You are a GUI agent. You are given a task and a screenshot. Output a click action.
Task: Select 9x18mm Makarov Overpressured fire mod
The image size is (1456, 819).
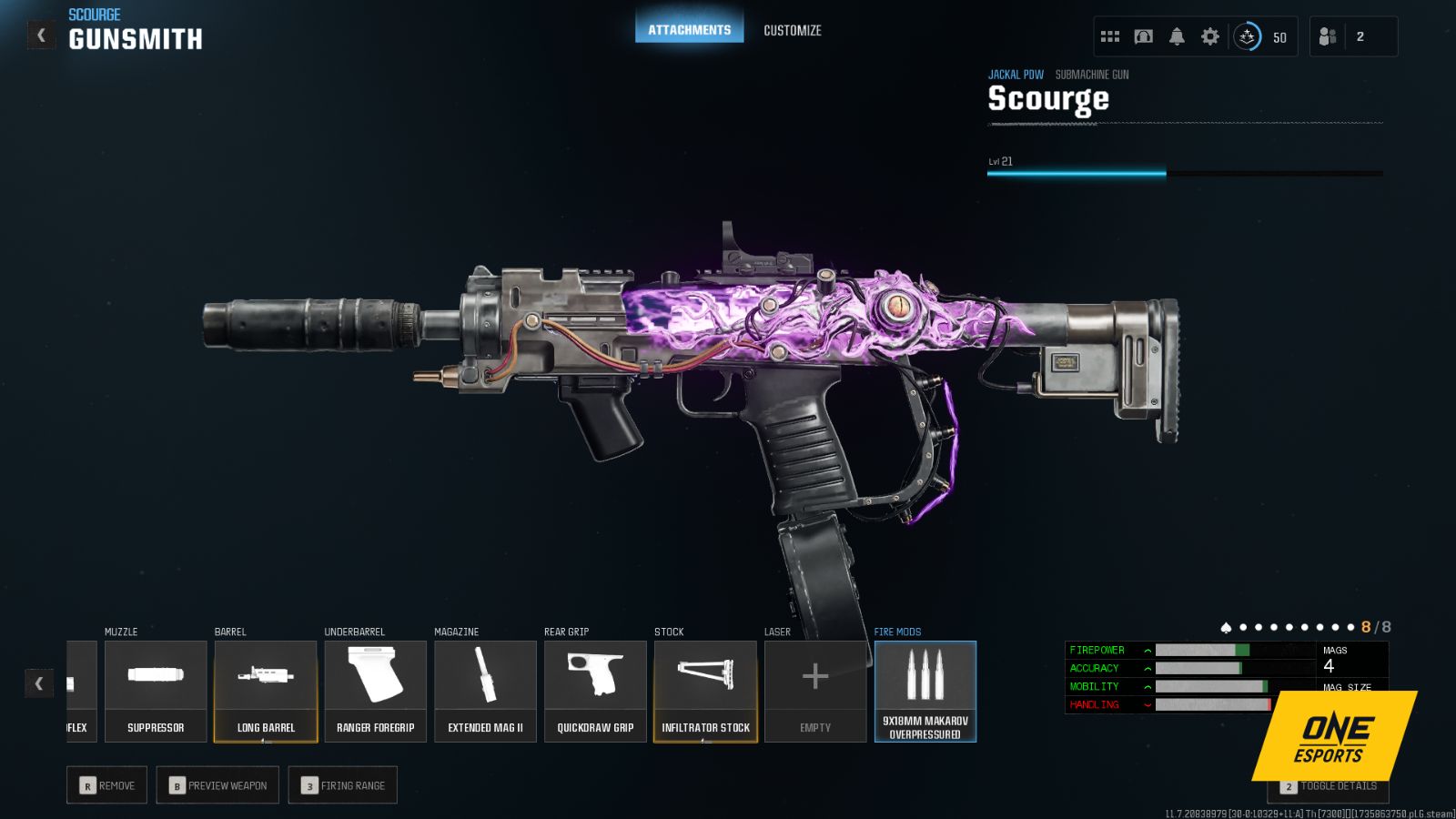pos(925,687)
